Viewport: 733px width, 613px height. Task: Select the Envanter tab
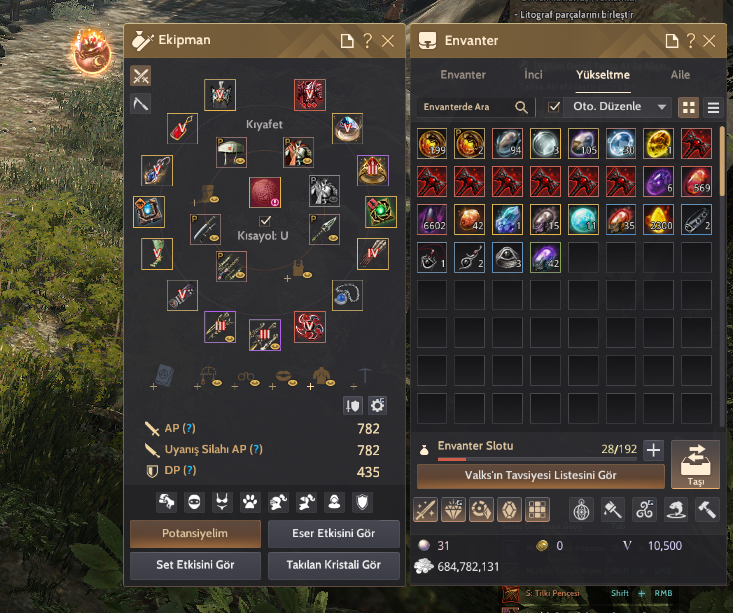click(463, 75)
